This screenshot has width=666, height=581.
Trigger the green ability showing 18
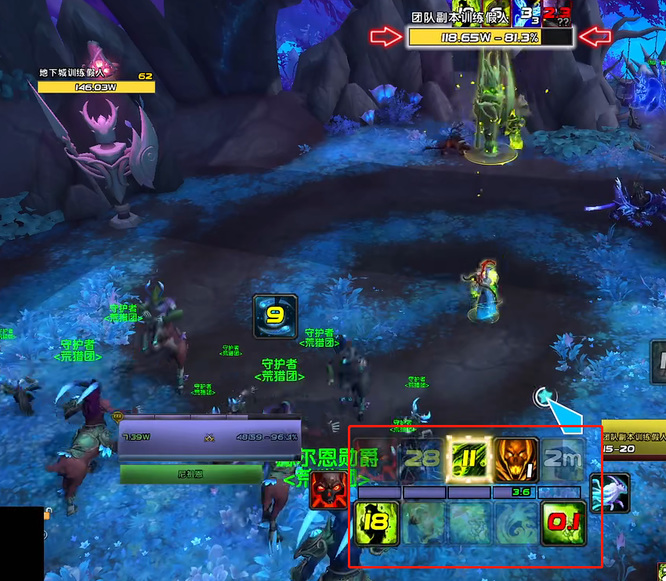(x=377, y=522)
